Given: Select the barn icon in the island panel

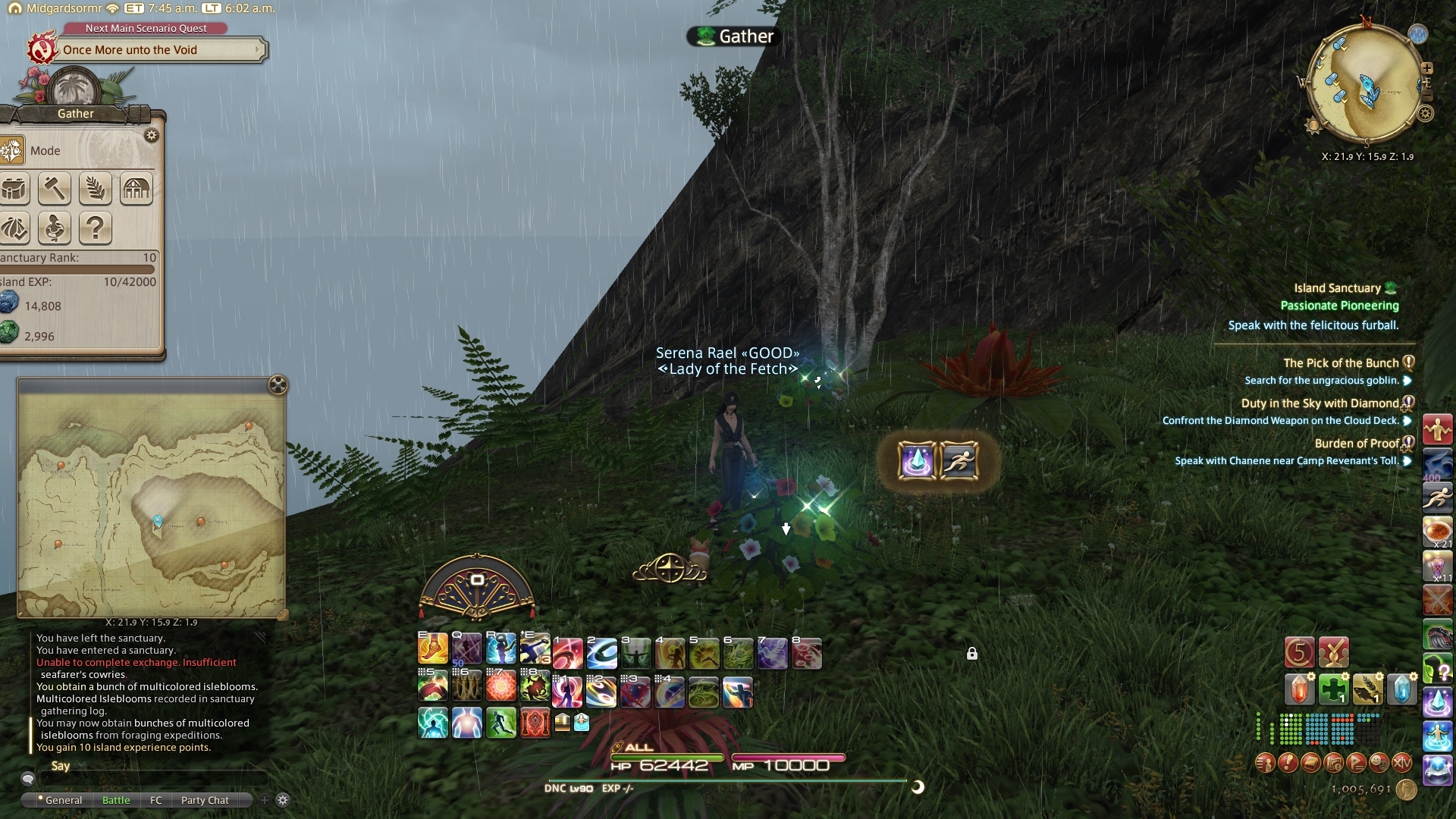Looking at the screenshot, I should 136,188.
